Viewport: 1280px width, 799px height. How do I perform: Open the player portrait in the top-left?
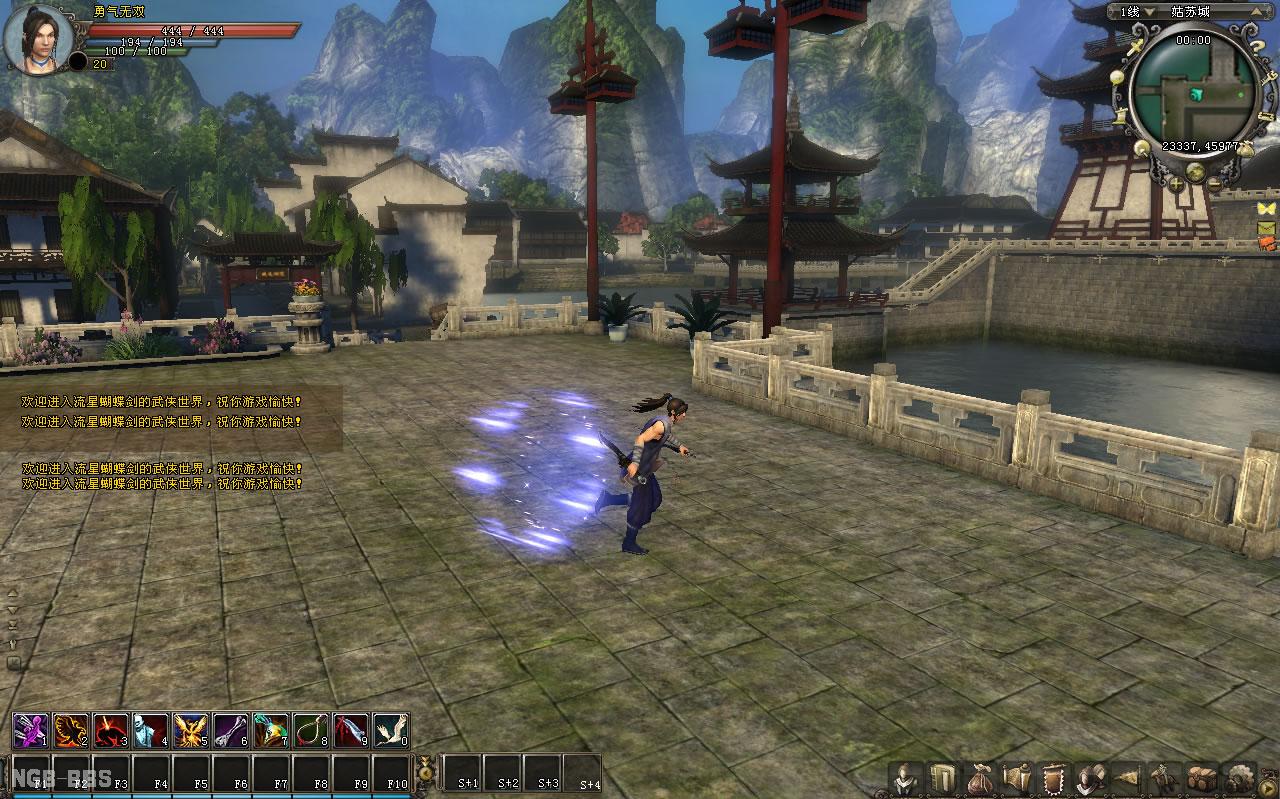[x=40, y=40]
